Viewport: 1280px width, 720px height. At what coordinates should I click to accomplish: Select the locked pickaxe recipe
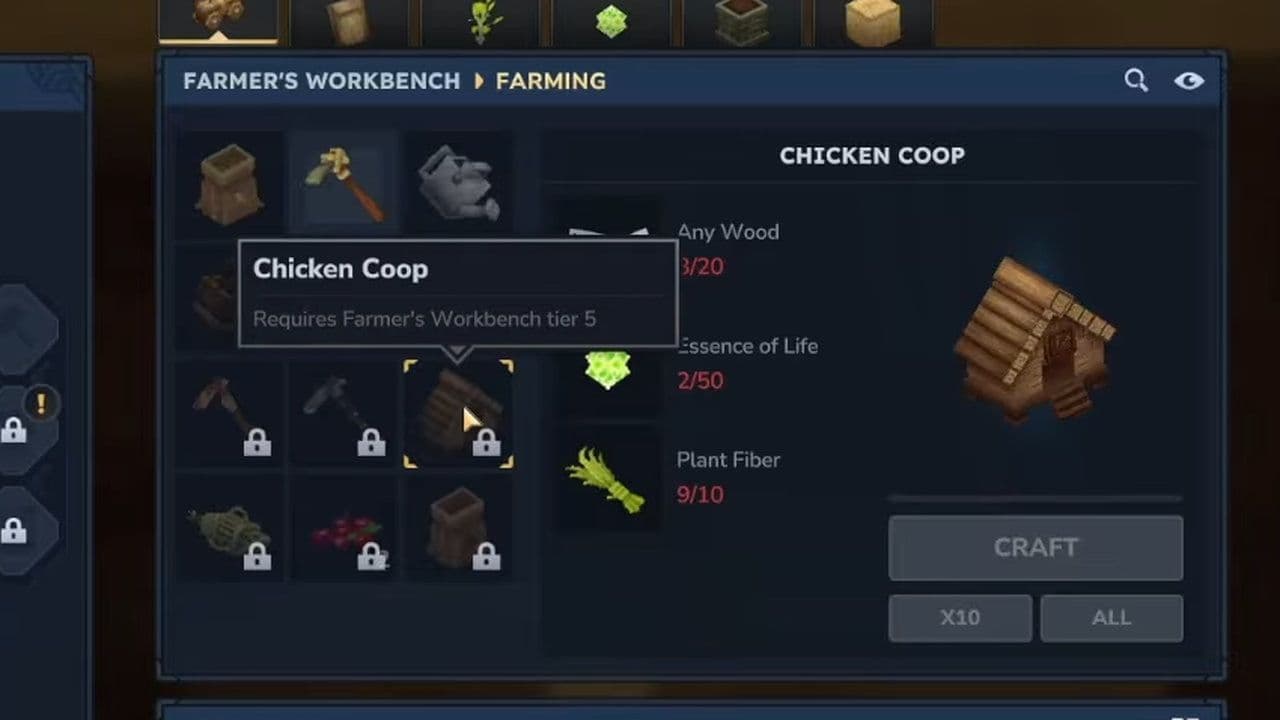[229, 413]
